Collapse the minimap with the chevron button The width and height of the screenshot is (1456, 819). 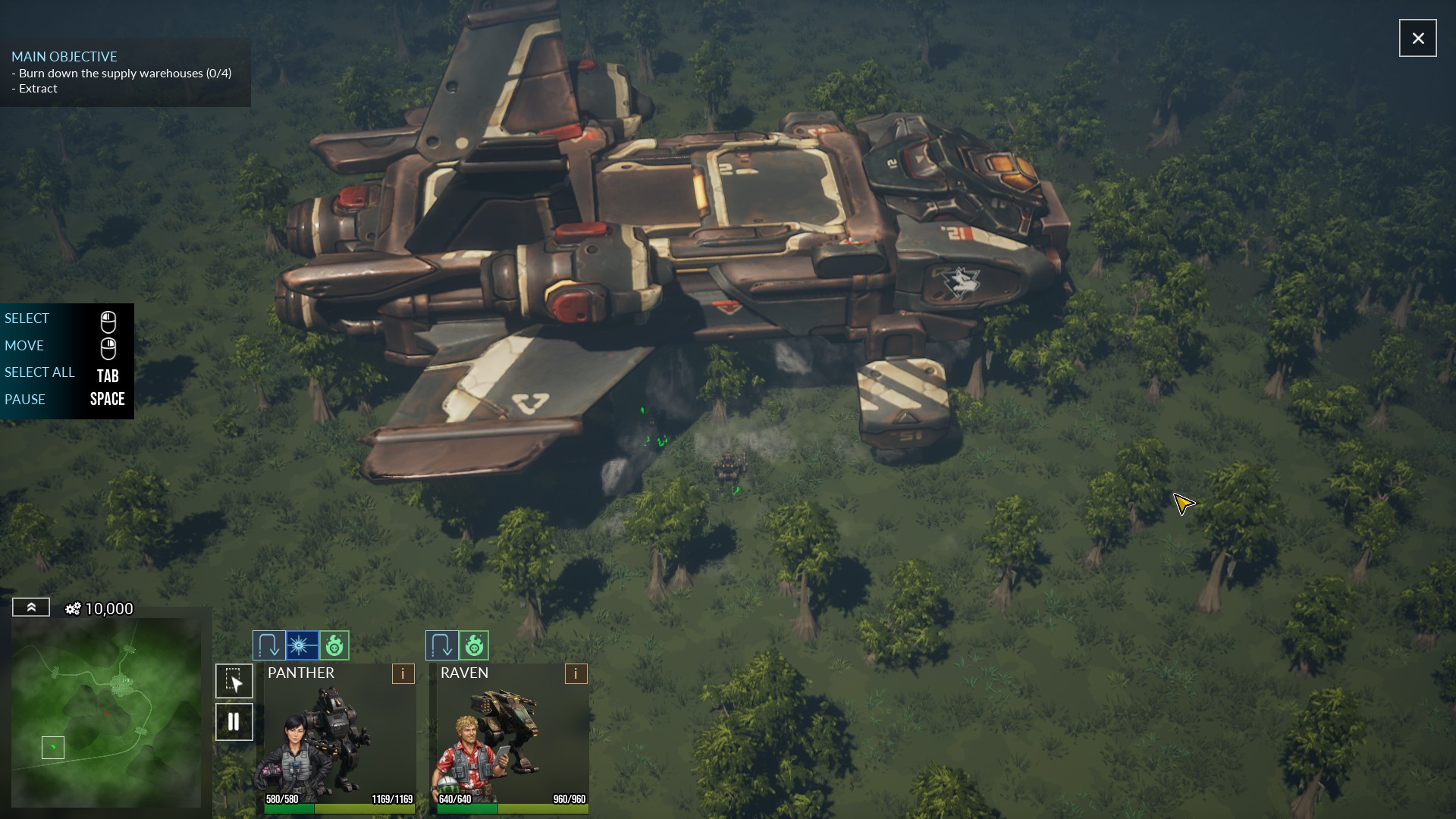tap(31, 607)
